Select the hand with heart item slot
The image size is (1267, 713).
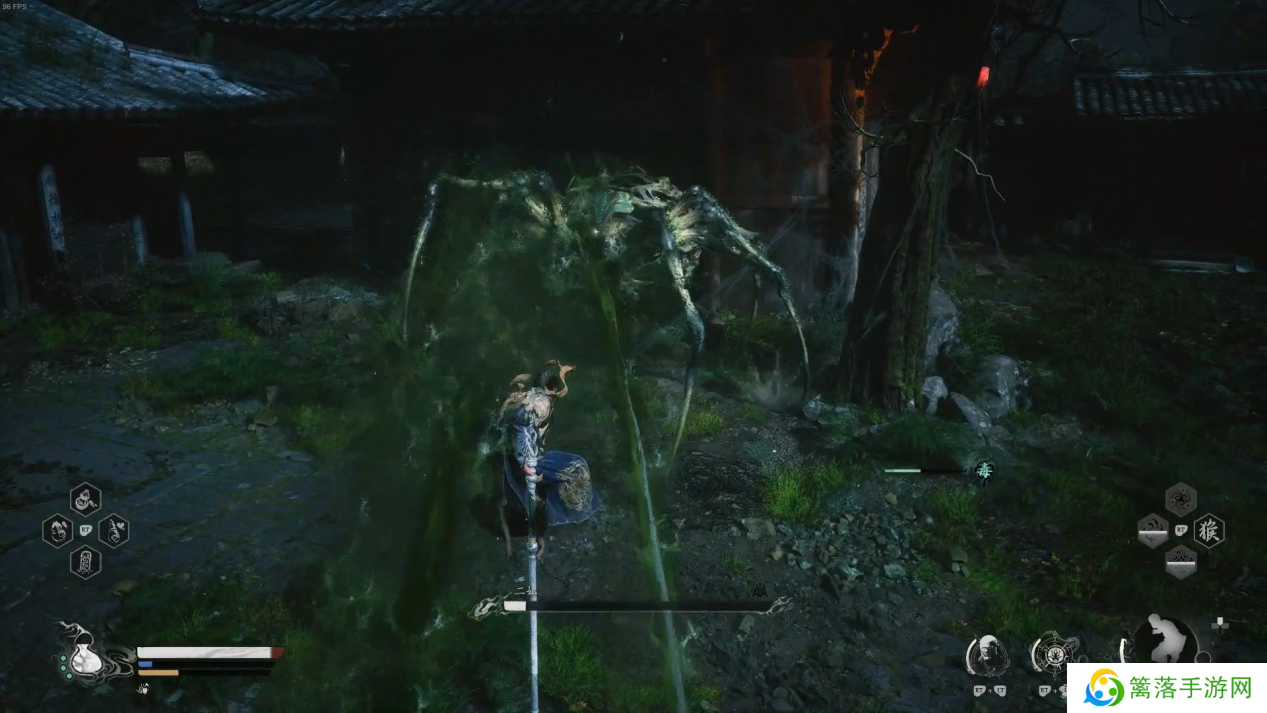tap(113, 530)
